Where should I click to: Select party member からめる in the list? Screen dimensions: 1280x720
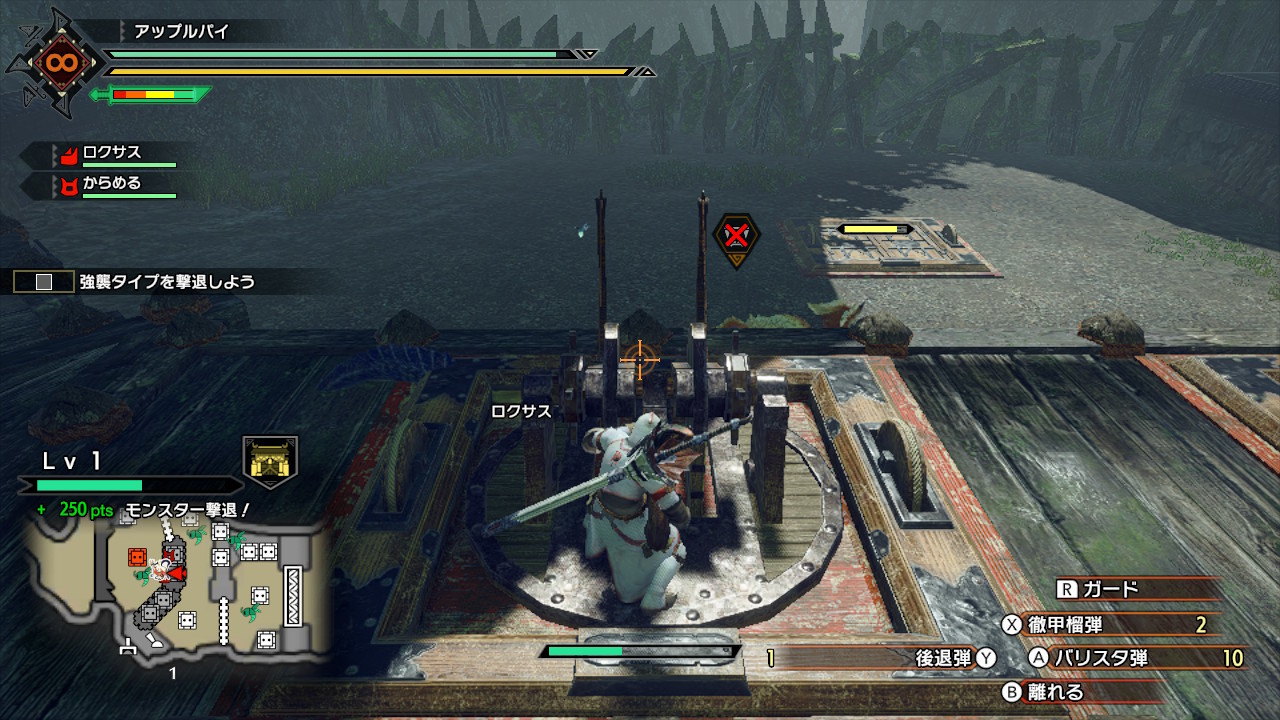tap(111, 184)
